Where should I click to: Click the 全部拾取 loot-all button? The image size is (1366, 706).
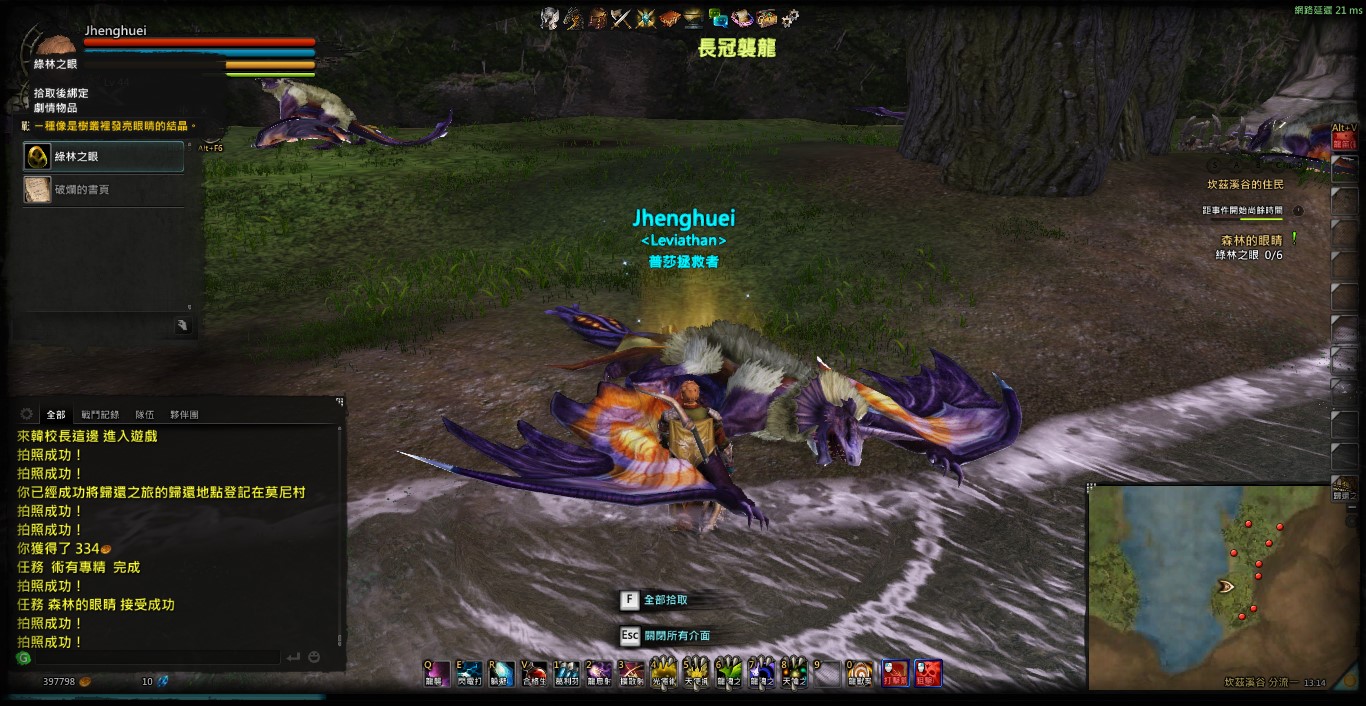pos(664,600)
